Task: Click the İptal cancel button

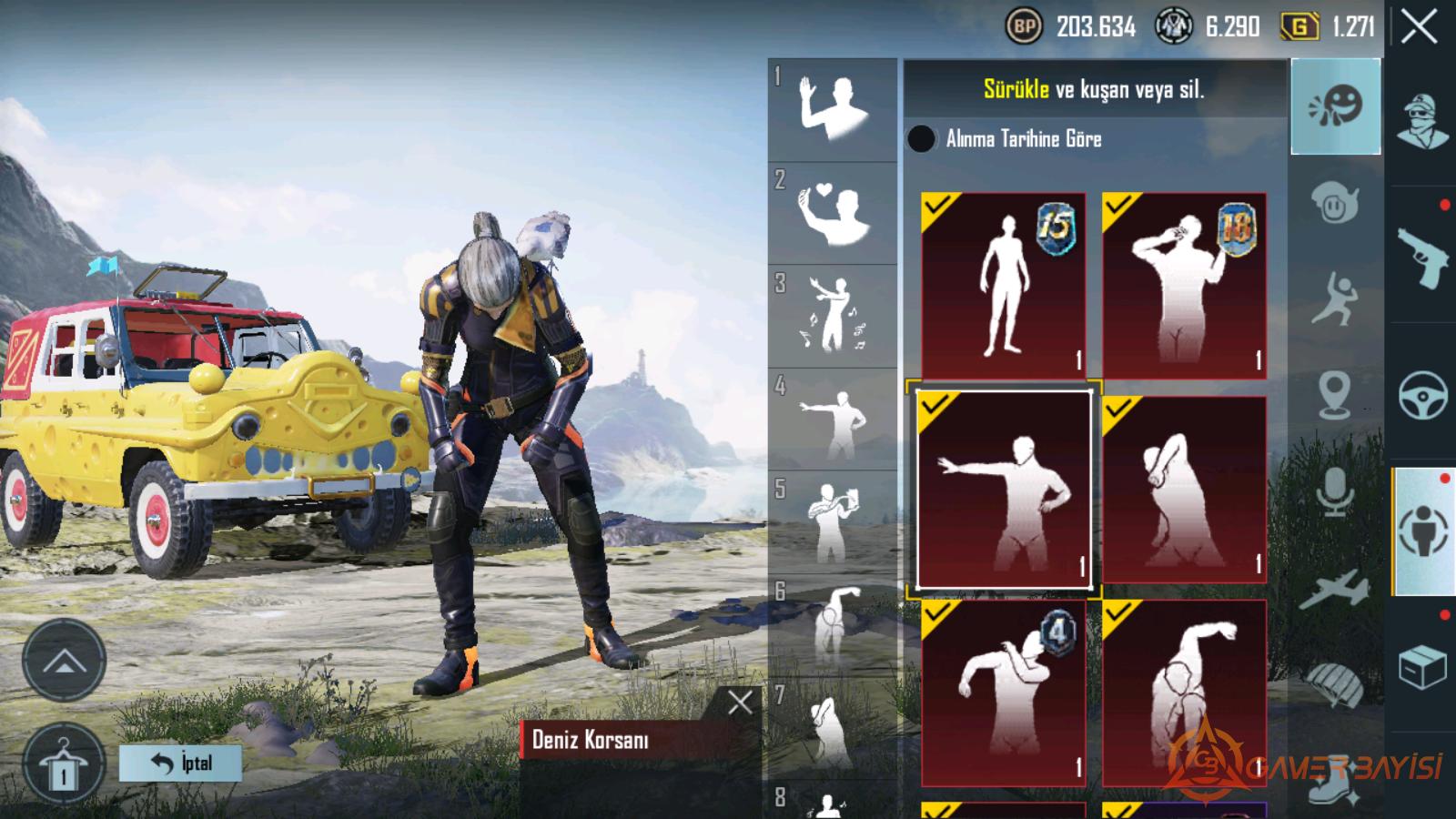Action: pos(180,763)
